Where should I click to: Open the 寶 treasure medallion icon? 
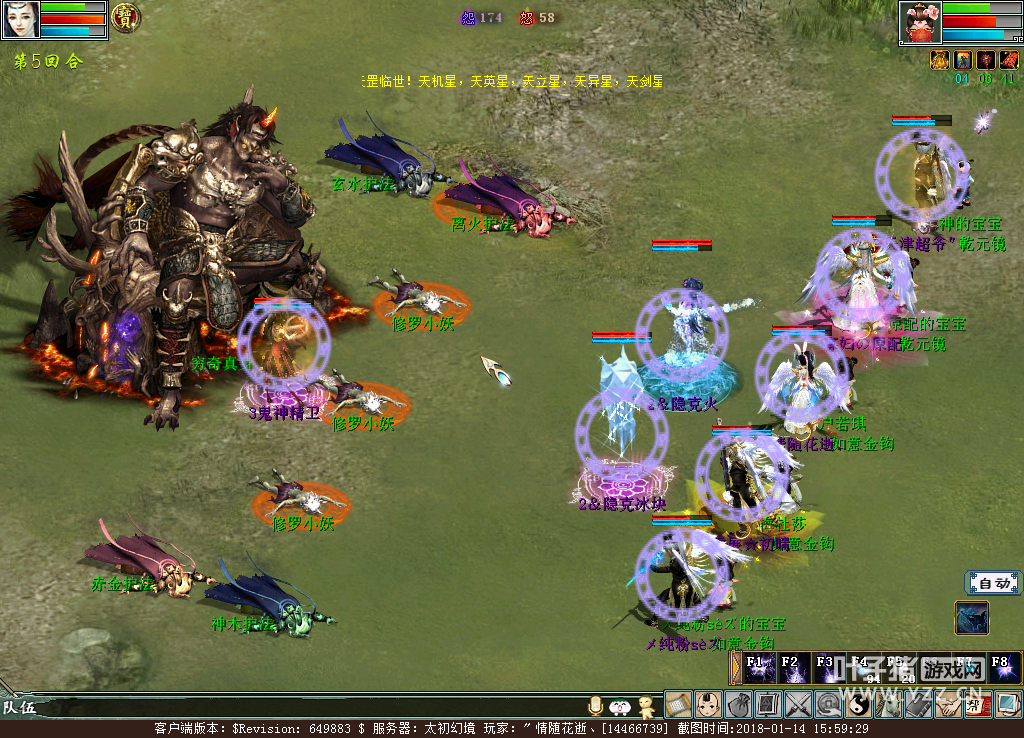(x=125, y=17)
